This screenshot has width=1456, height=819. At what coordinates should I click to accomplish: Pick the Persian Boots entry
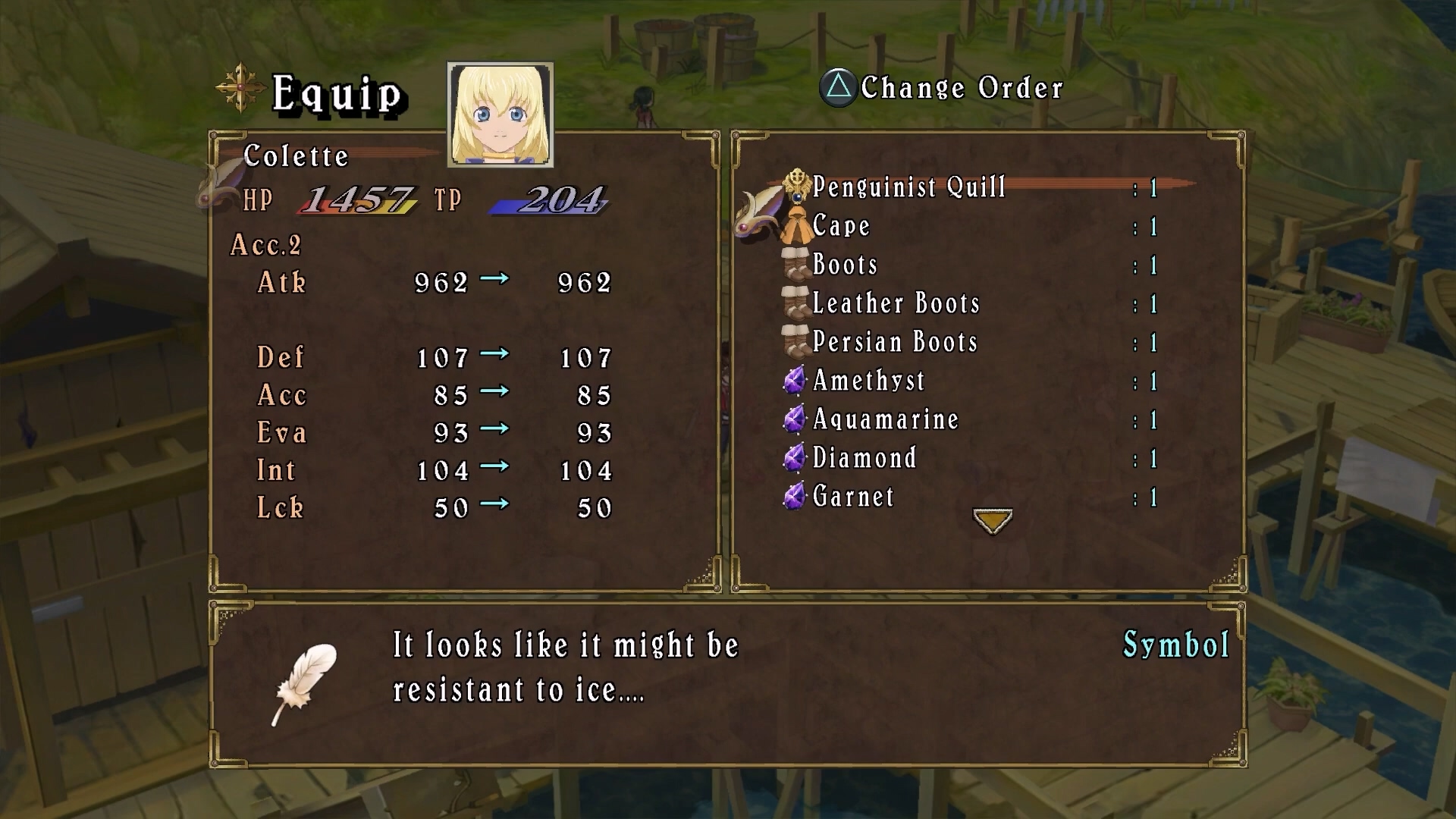[x=894, y=342]
